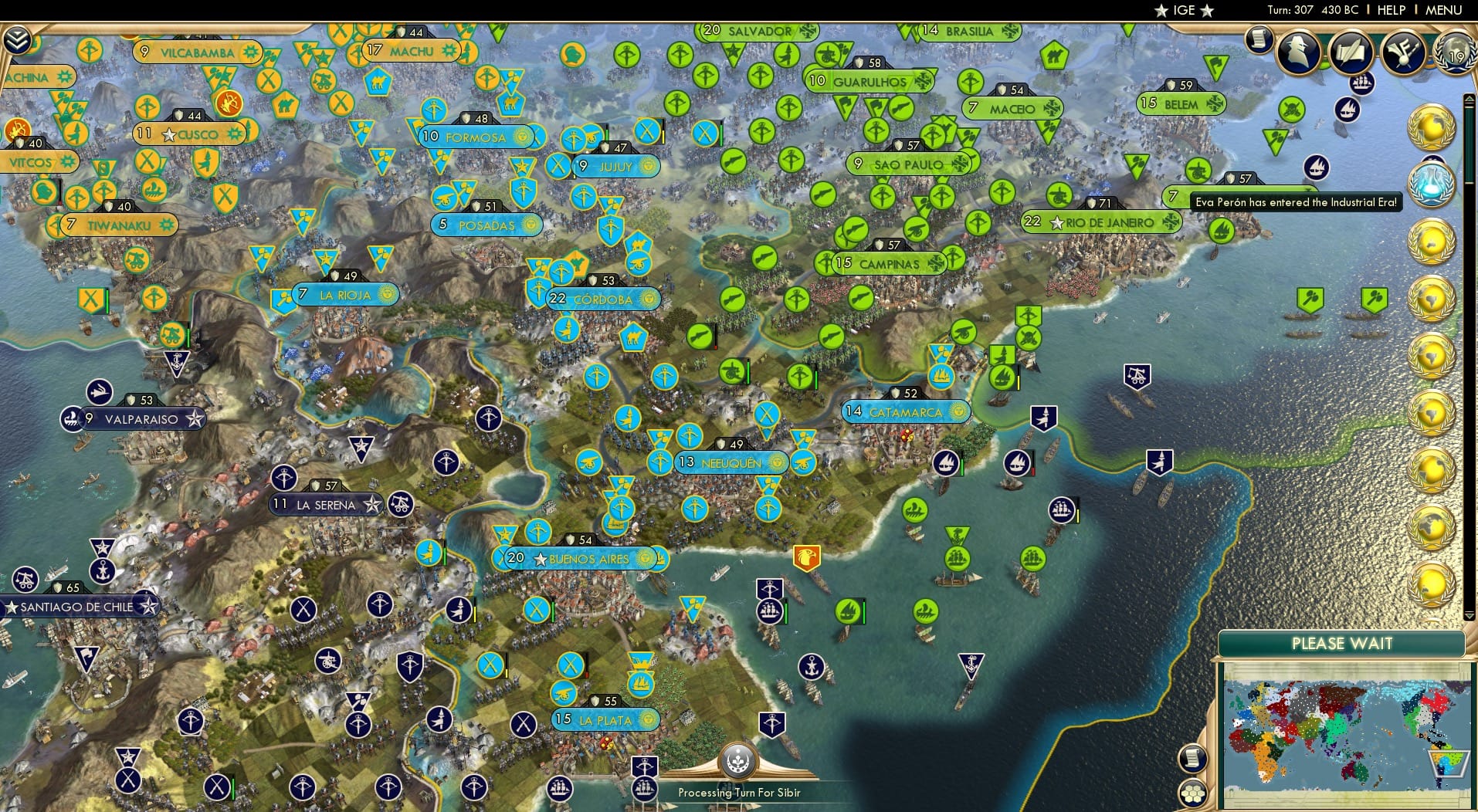Select the Buenos Aires city star icon

539,559
